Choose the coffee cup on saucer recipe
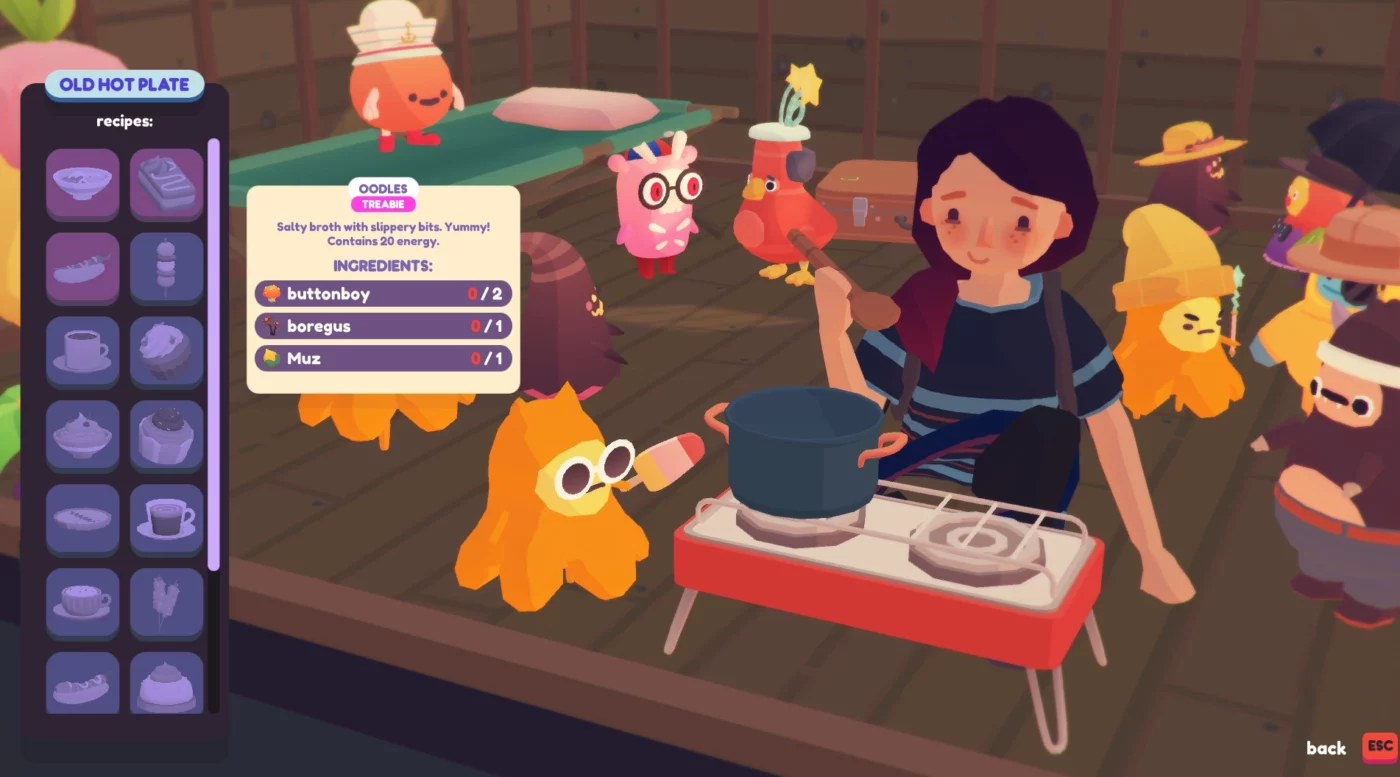 (82, 352)
